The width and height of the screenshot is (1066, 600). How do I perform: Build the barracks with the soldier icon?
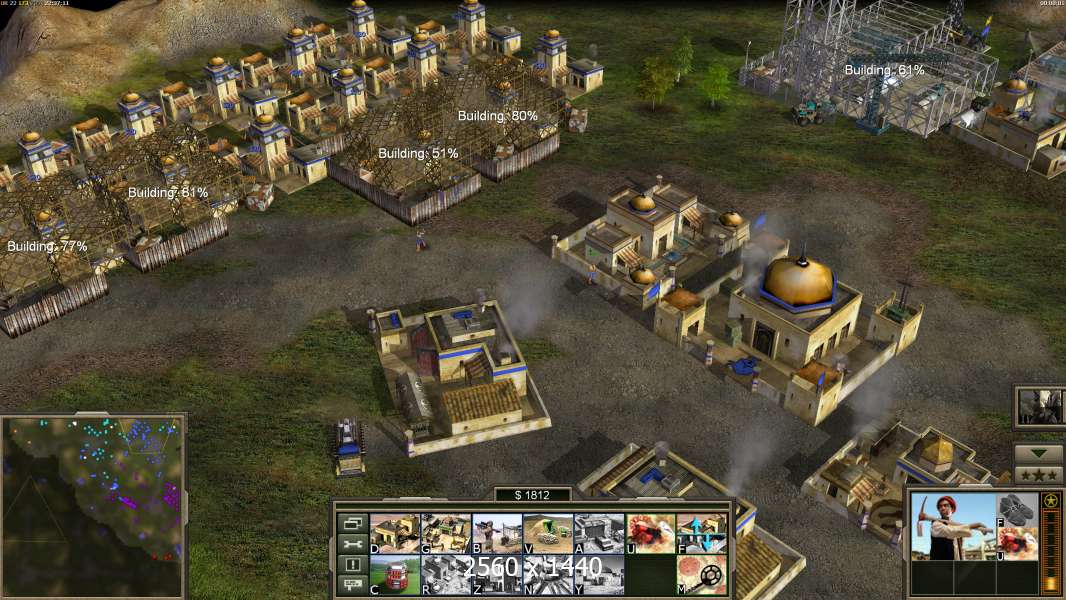pyautogui.click(x=496, y=534)
